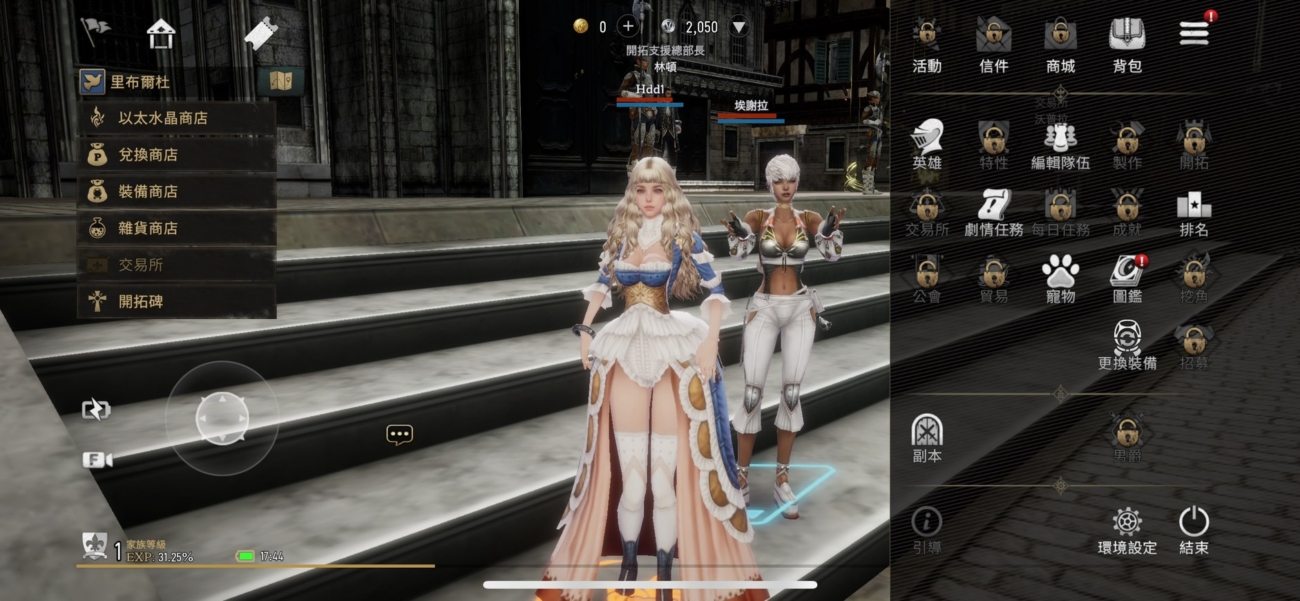
Task: Open 編輯隊伍 team editor
Action: pyautogui.click(x=1060, y=145)
